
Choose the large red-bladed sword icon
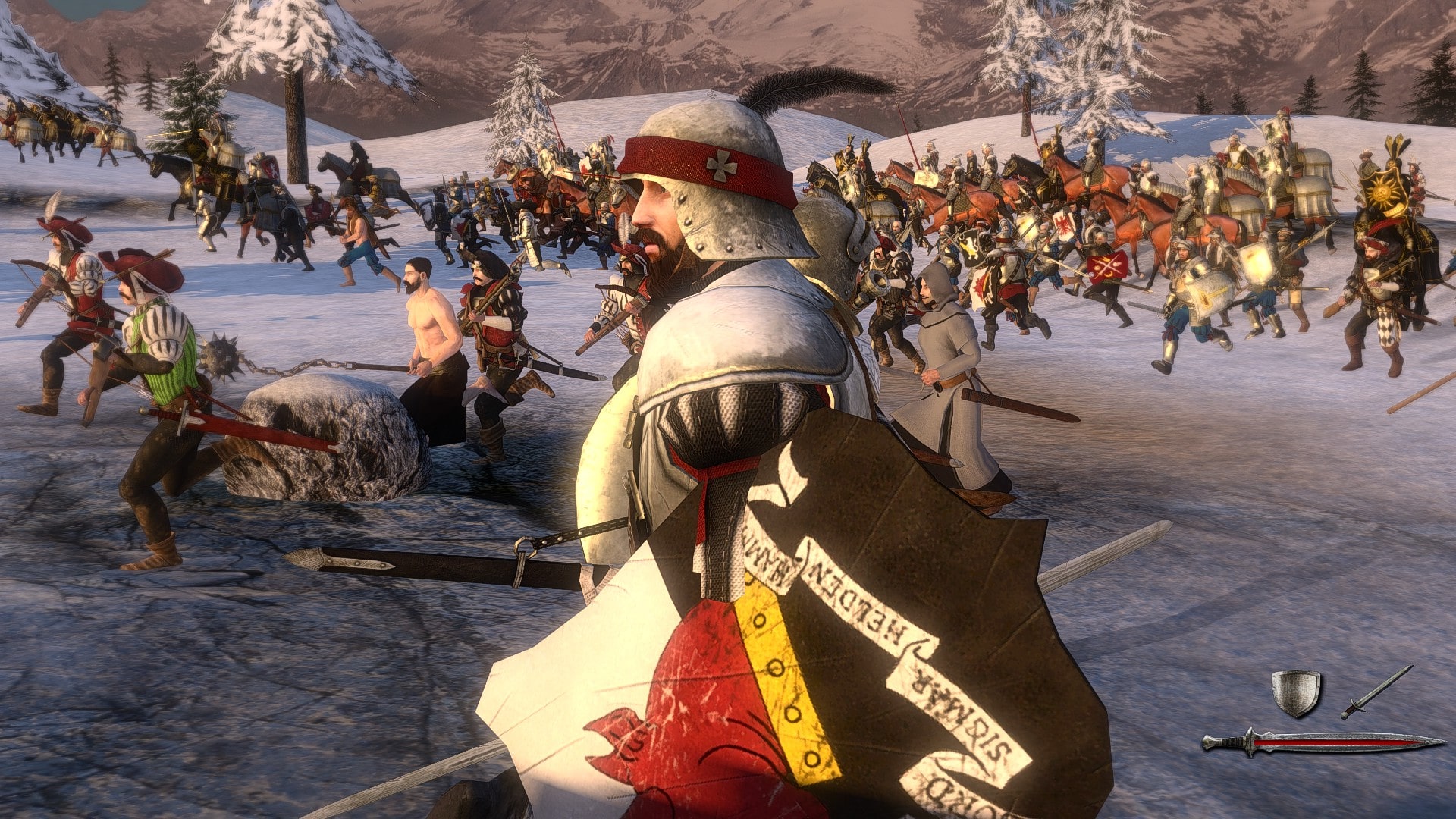(x=1323, y=743)
